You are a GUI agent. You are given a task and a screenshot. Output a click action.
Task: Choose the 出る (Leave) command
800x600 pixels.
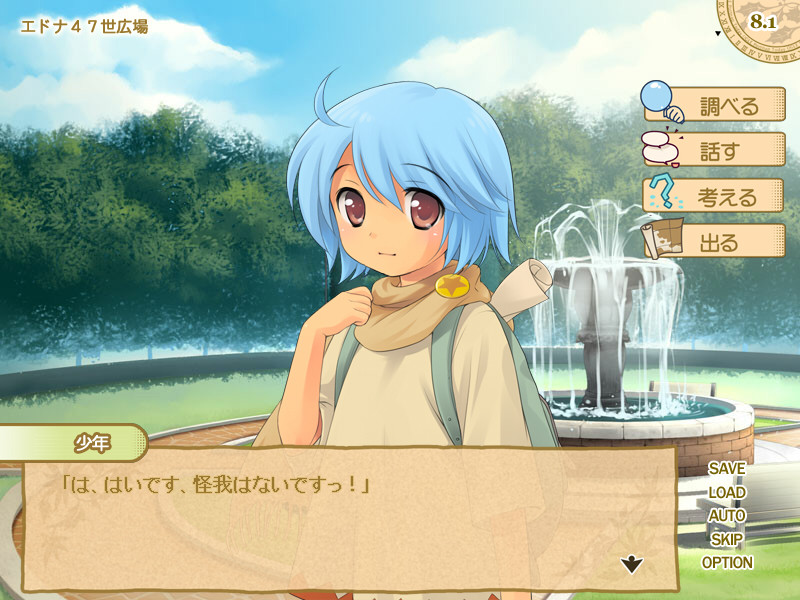pyautogui.click(x=714, y=241)
